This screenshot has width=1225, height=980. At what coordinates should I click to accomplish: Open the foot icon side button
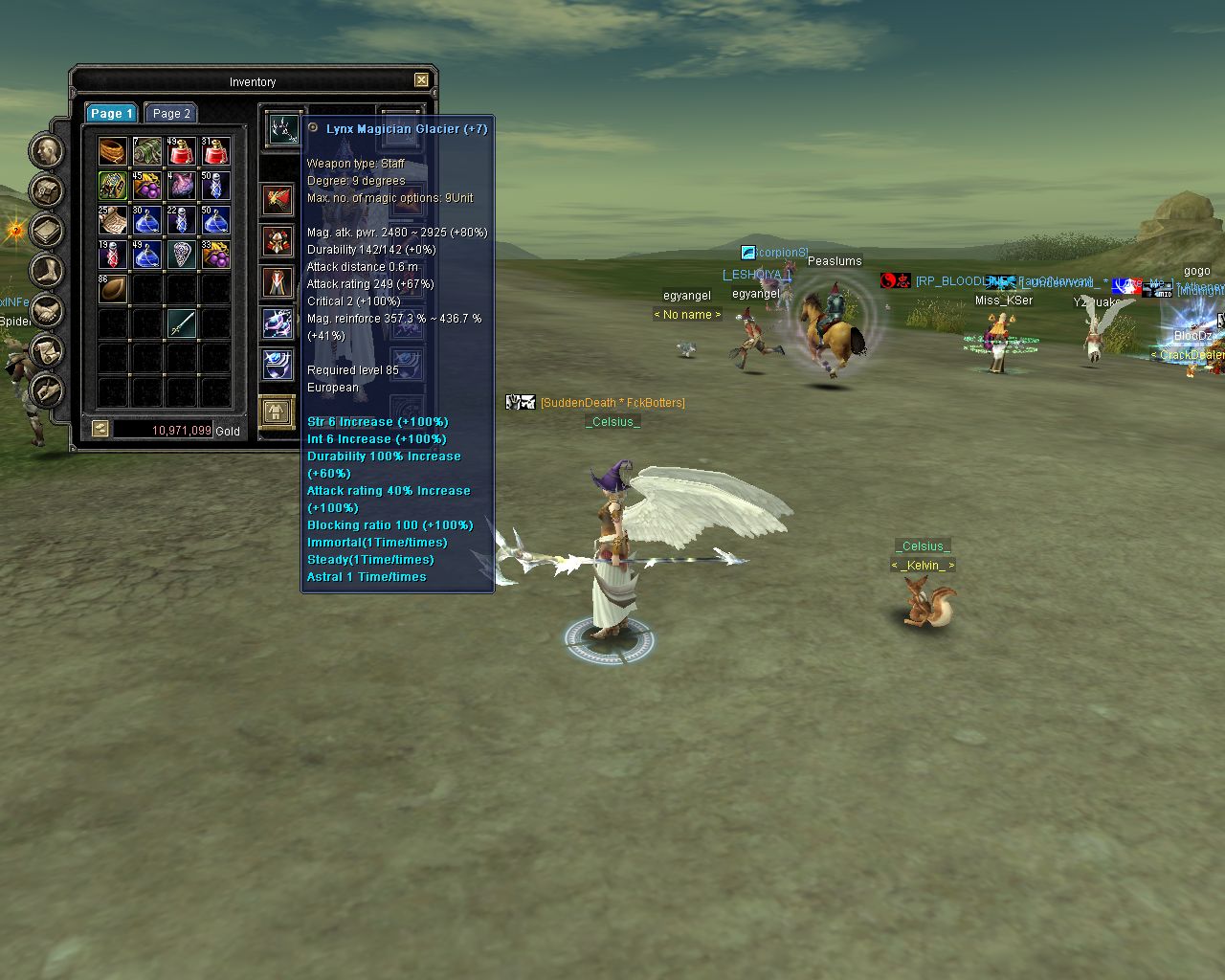(47, 270)
